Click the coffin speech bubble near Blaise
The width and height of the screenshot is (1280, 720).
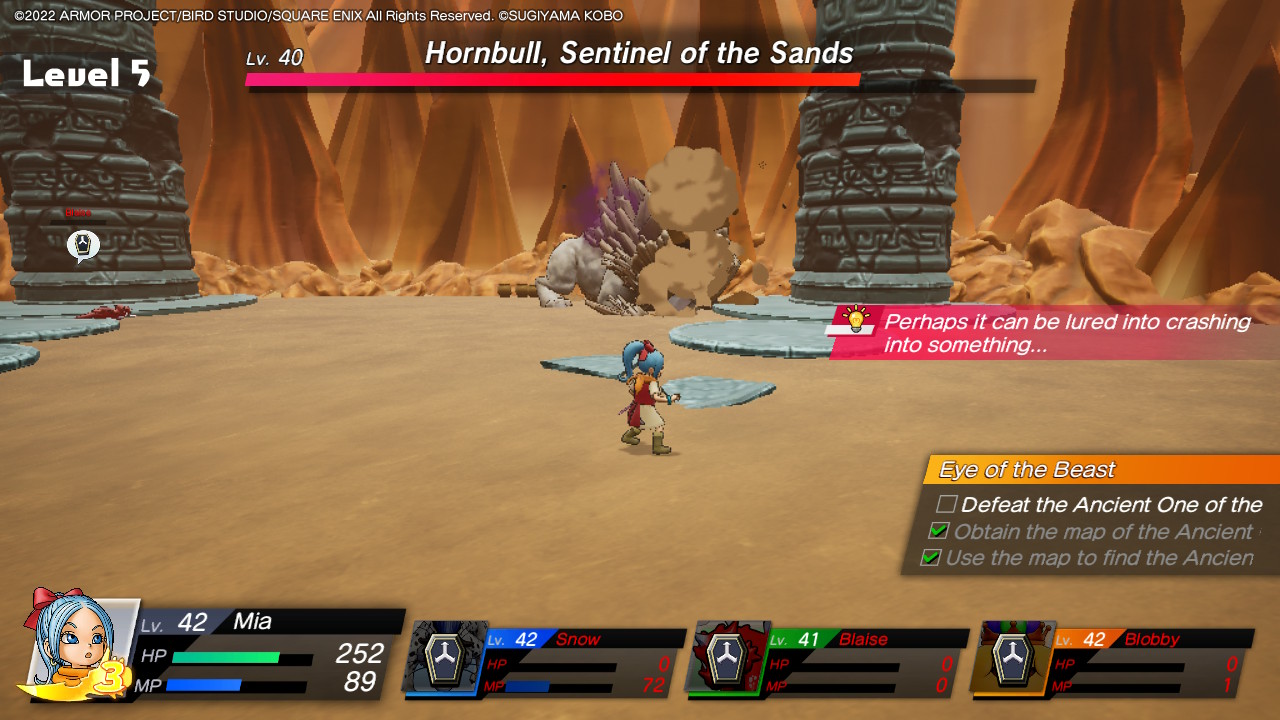tap(82, 244)
